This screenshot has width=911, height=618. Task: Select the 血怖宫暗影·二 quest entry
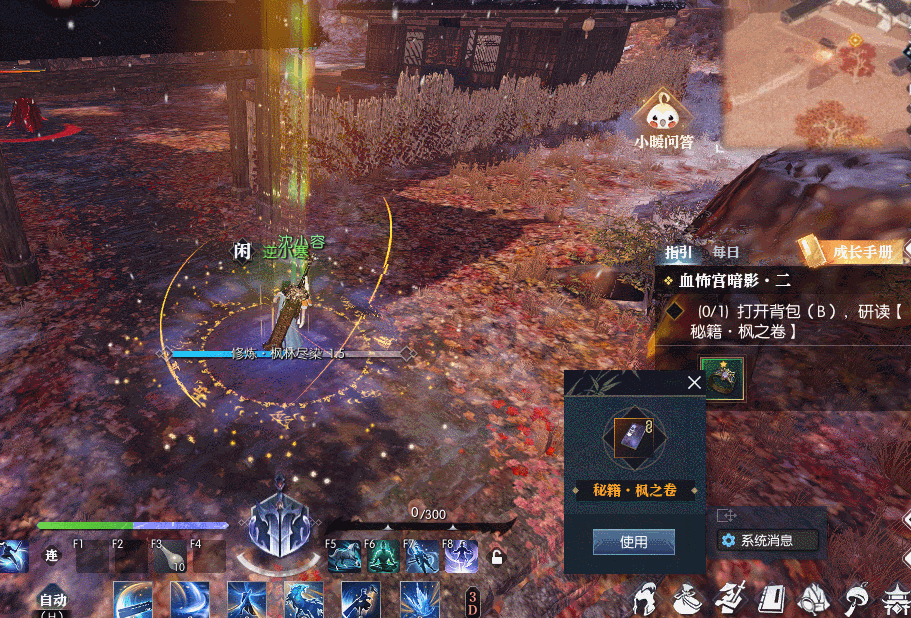(735, 282)
